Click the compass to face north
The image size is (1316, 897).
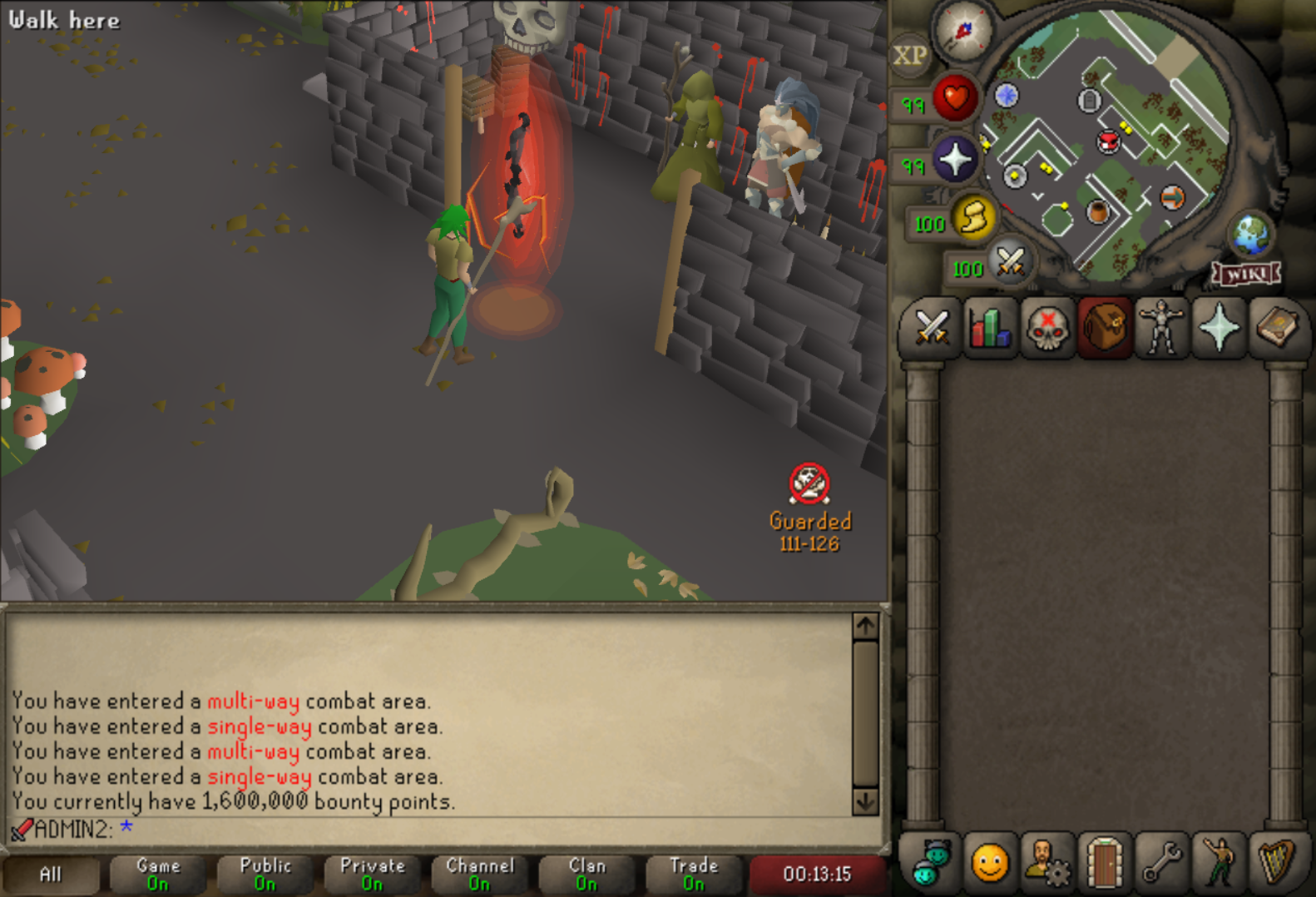click(x=963, y=31)
